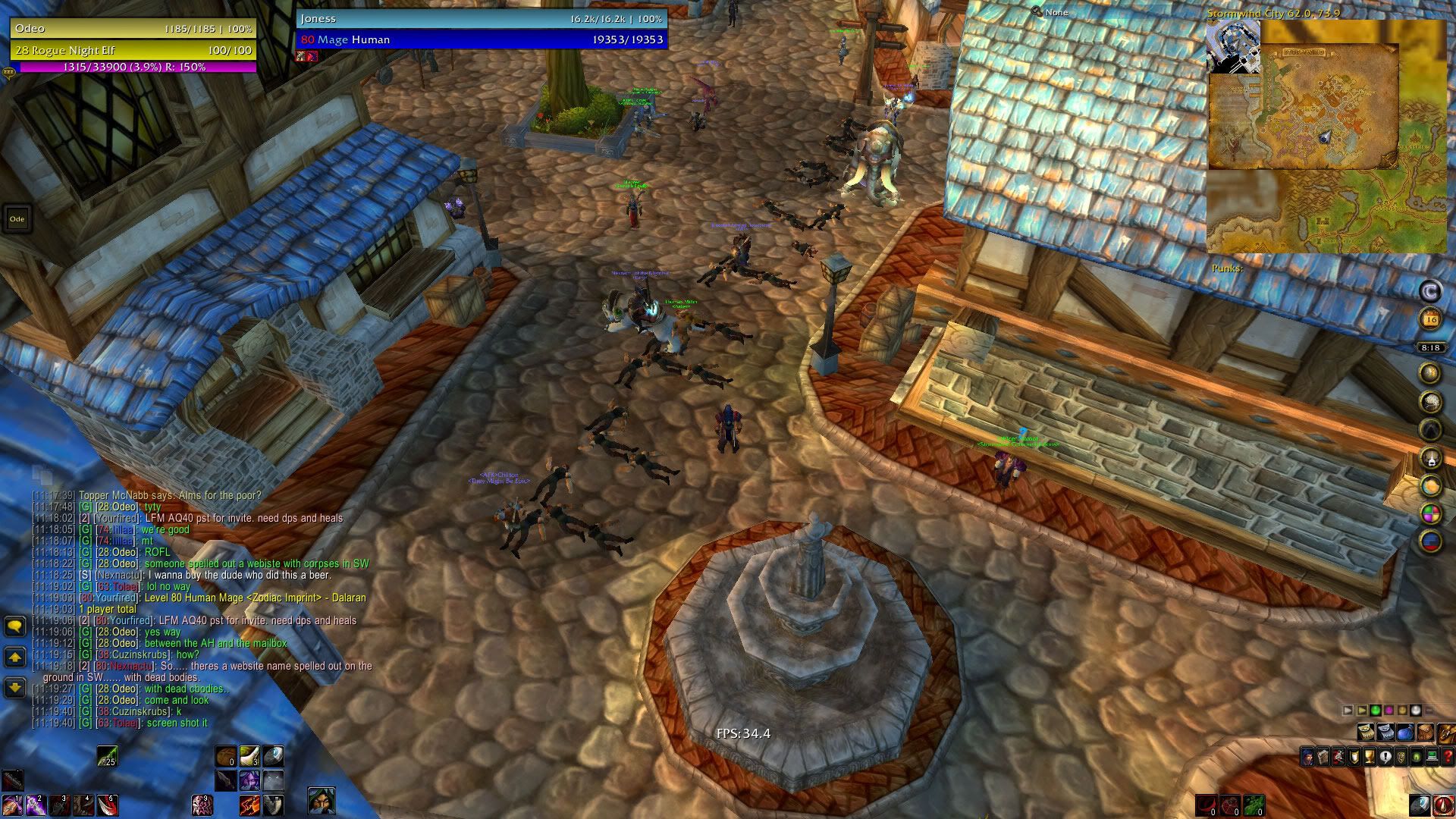
Task: Click the Carbonite C minimap button
Action: pos(1431,291)
